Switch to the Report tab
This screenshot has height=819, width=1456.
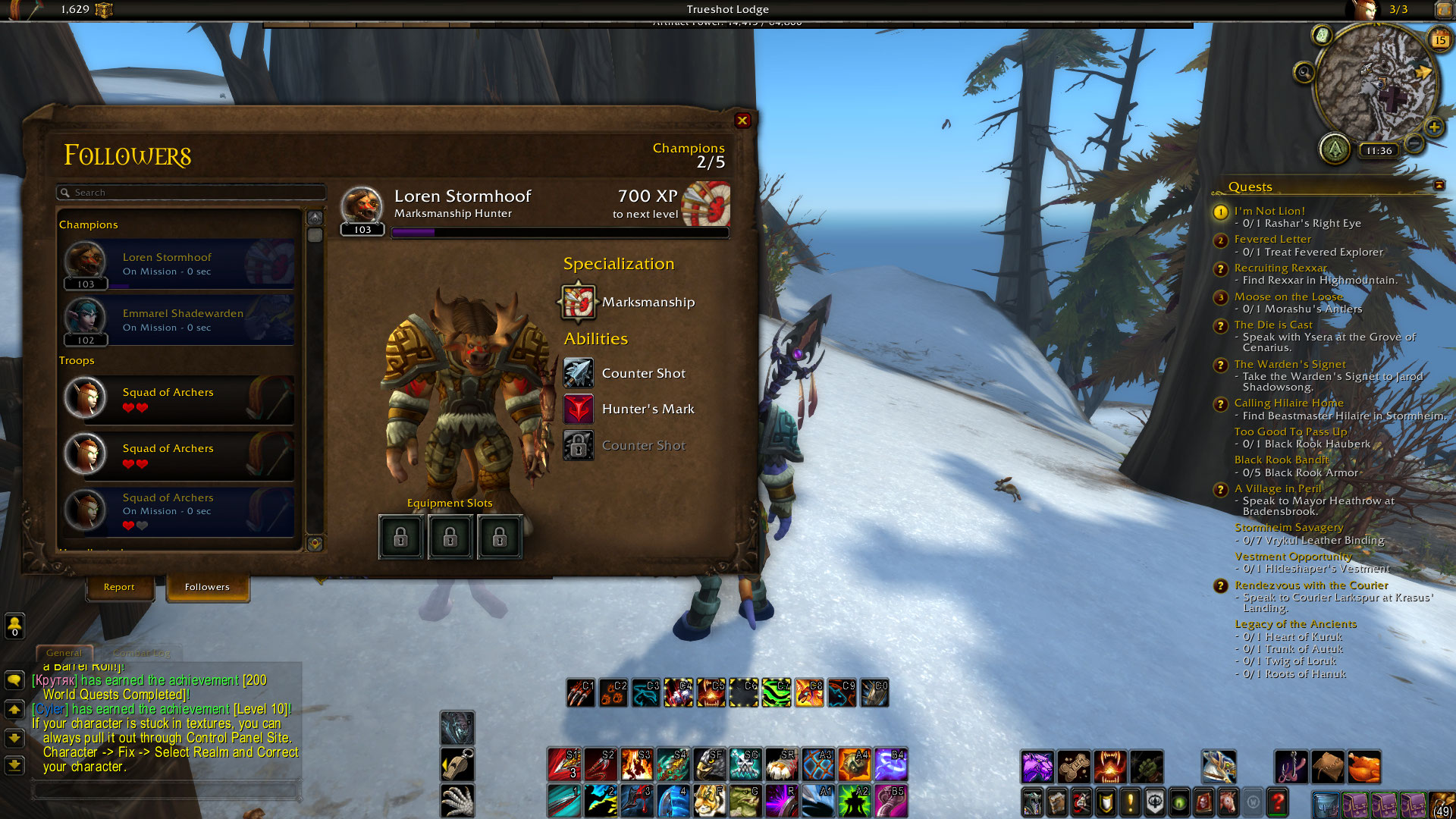click(119, 587)
